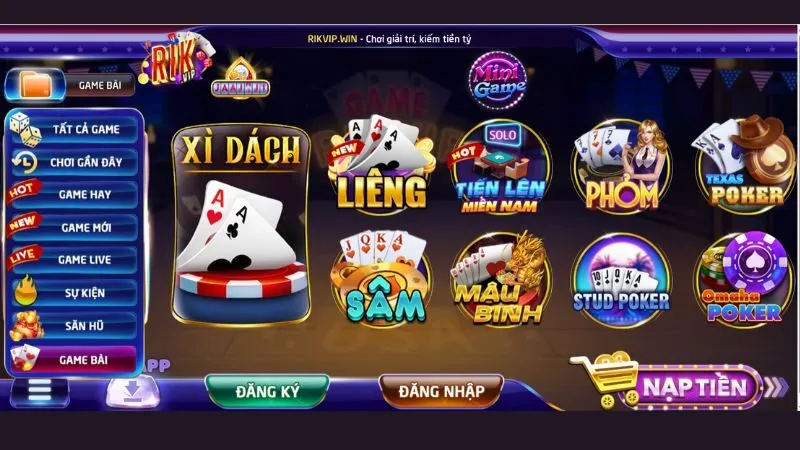The width and height of the screenshot is (800, 450).
Task: Open the Stud Poker game
Action: 621,278
